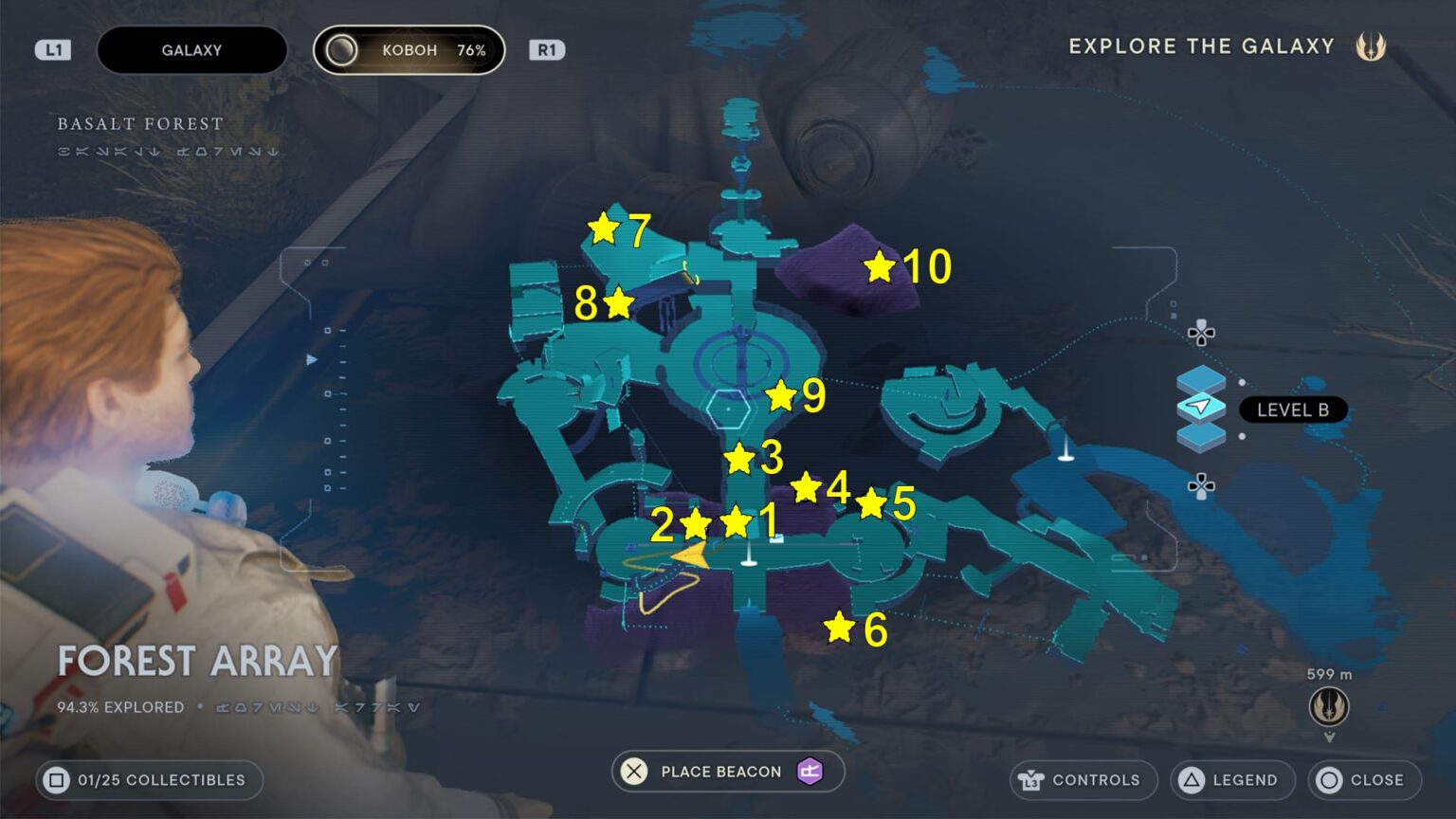
Task: Click the LEVEL B label
Action: pos(1292,409)
